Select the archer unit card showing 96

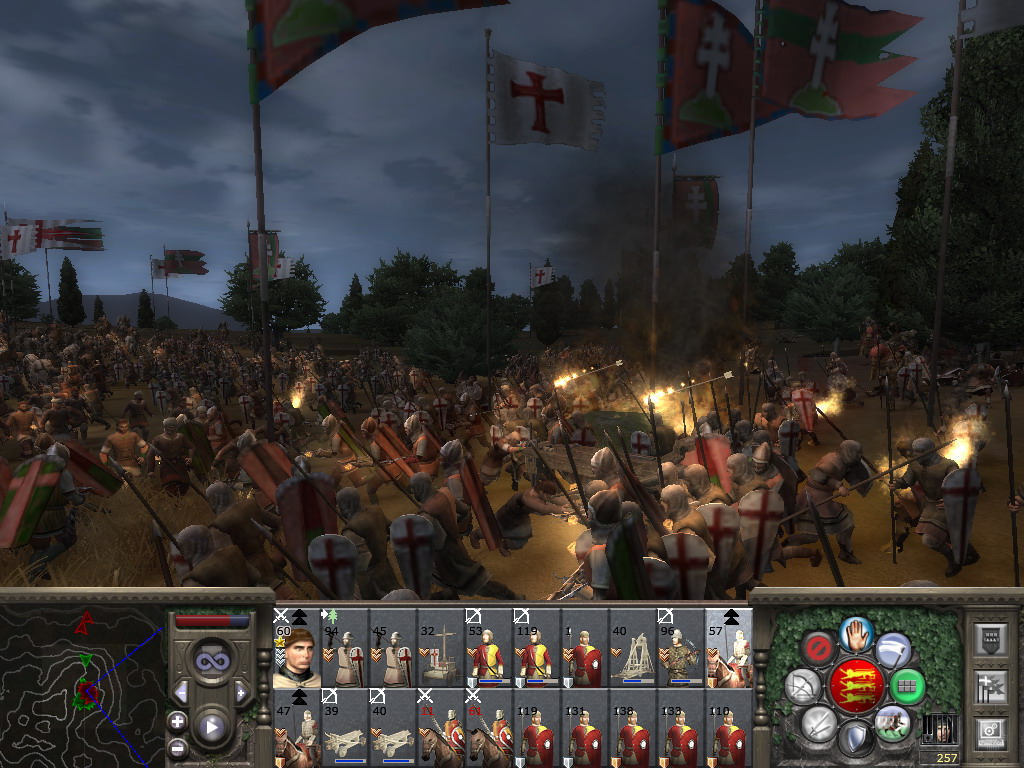(x=680, y=648)
